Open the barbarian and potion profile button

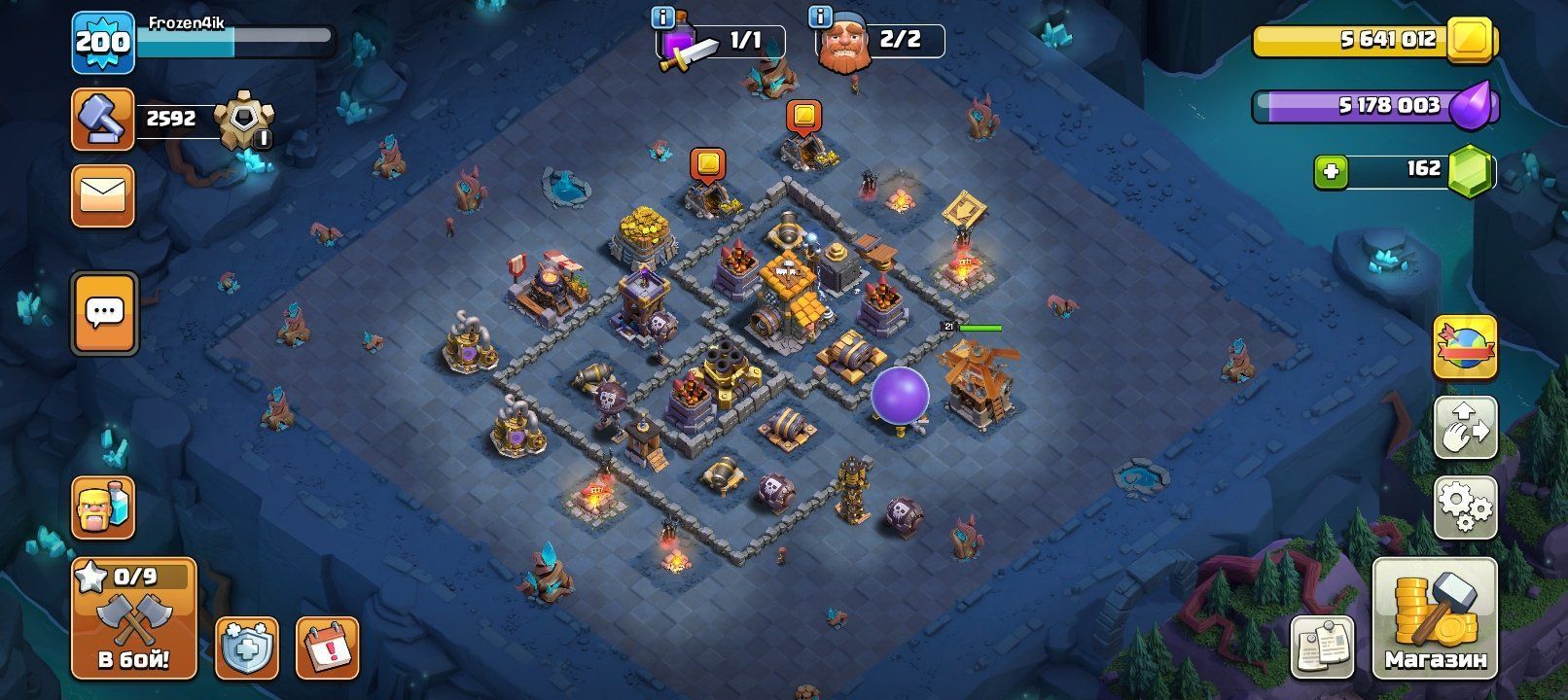(x=102, y=507)
